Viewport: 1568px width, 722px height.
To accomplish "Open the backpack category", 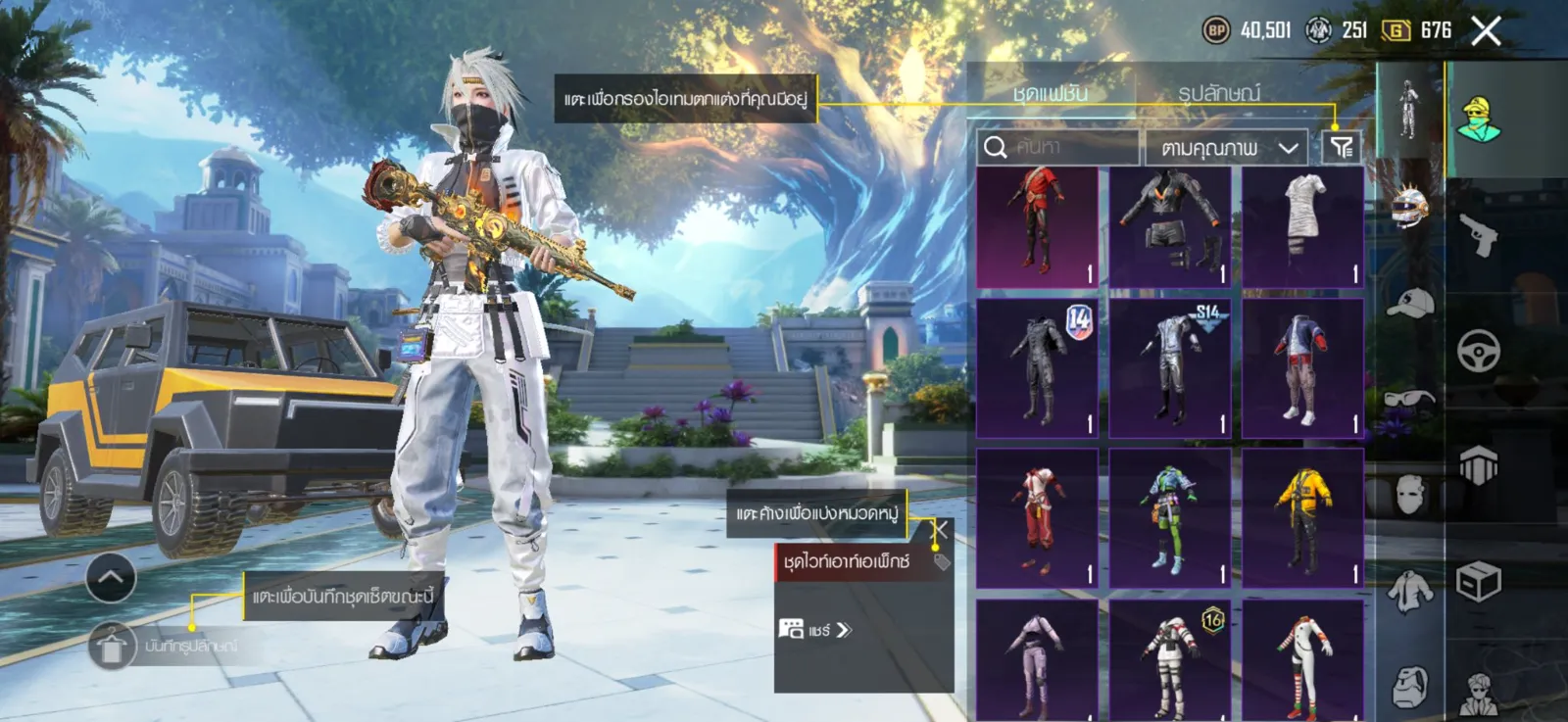I will tap(1410, 686).
